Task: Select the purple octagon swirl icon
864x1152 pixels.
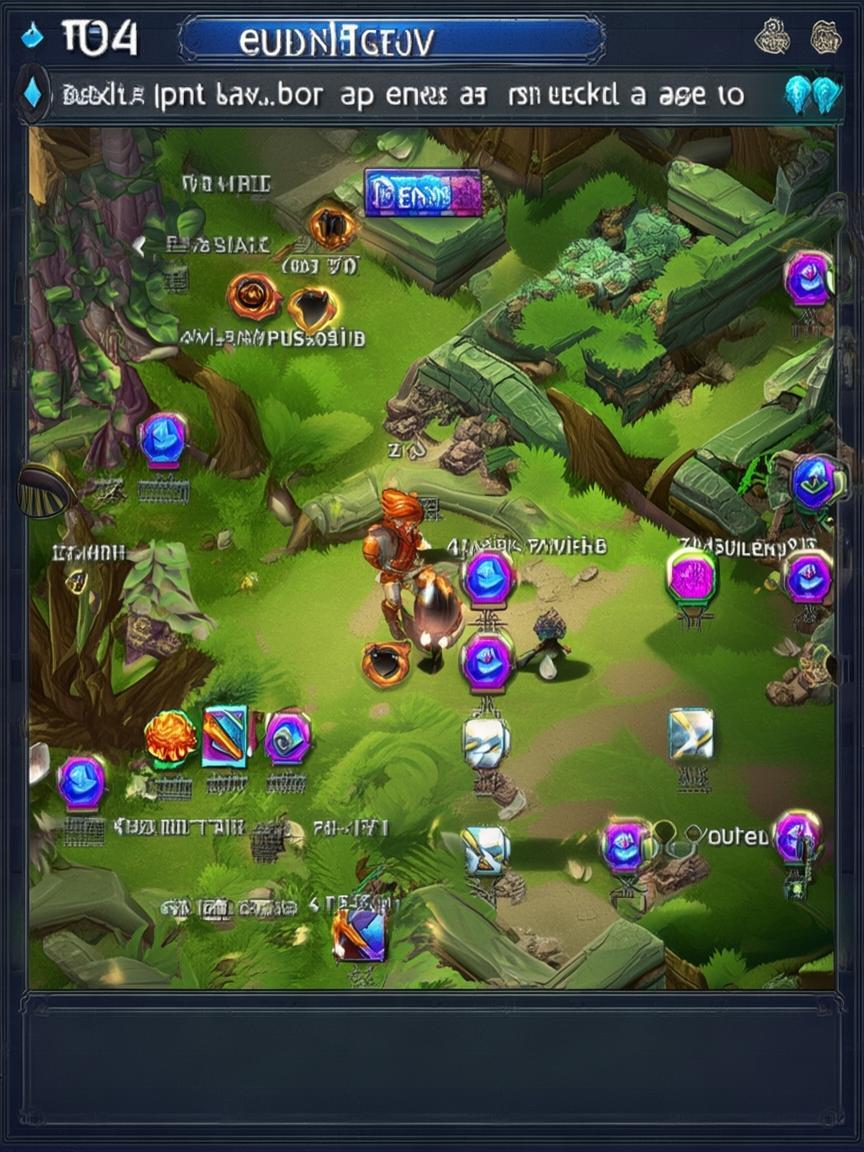Action: click(x=288, y=738)
